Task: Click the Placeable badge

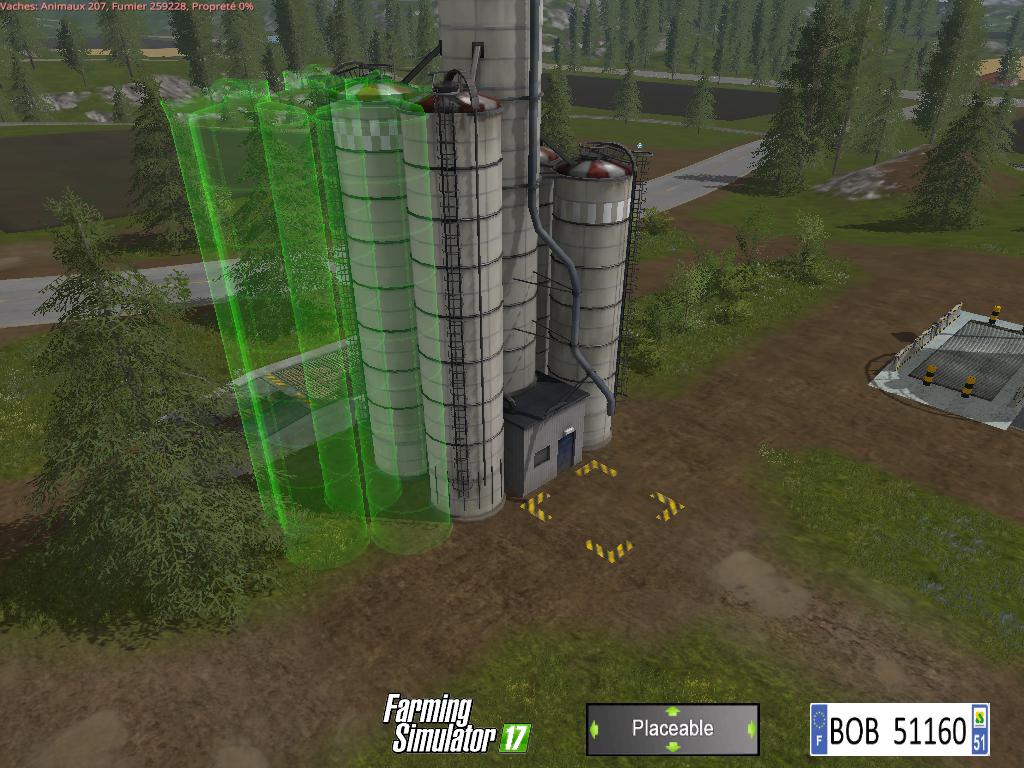Action: 672,729
